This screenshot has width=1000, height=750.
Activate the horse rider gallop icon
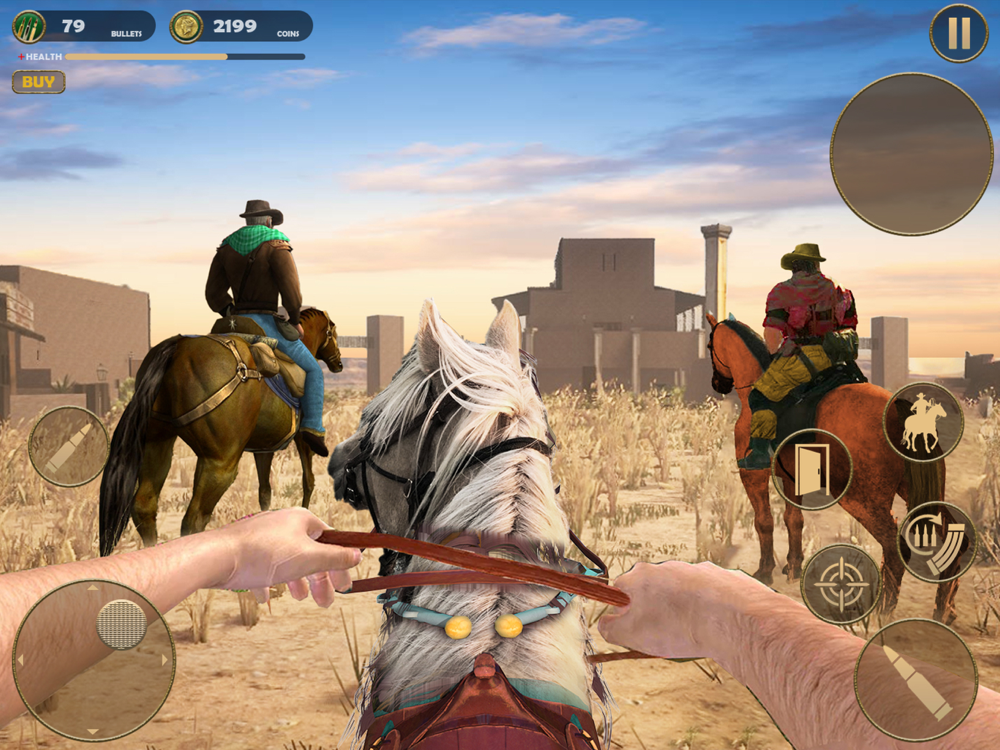(923, 422)
